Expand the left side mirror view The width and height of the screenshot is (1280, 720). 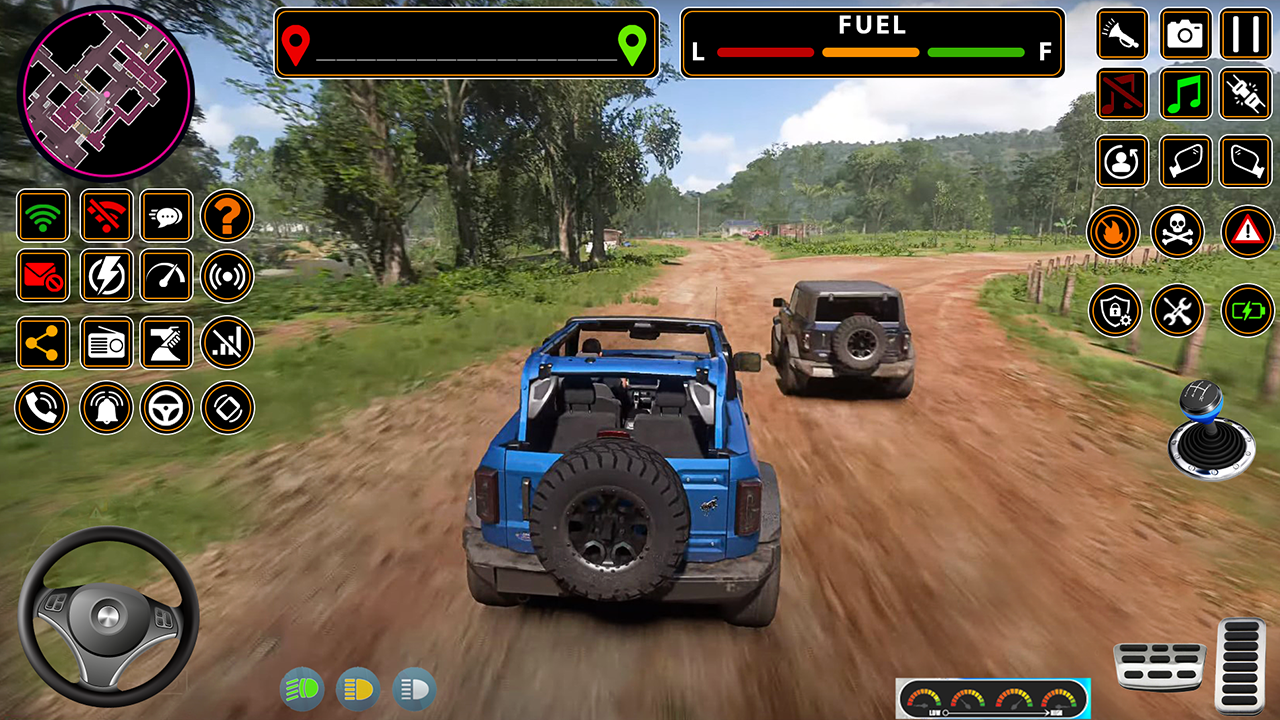coord(1186,162)
